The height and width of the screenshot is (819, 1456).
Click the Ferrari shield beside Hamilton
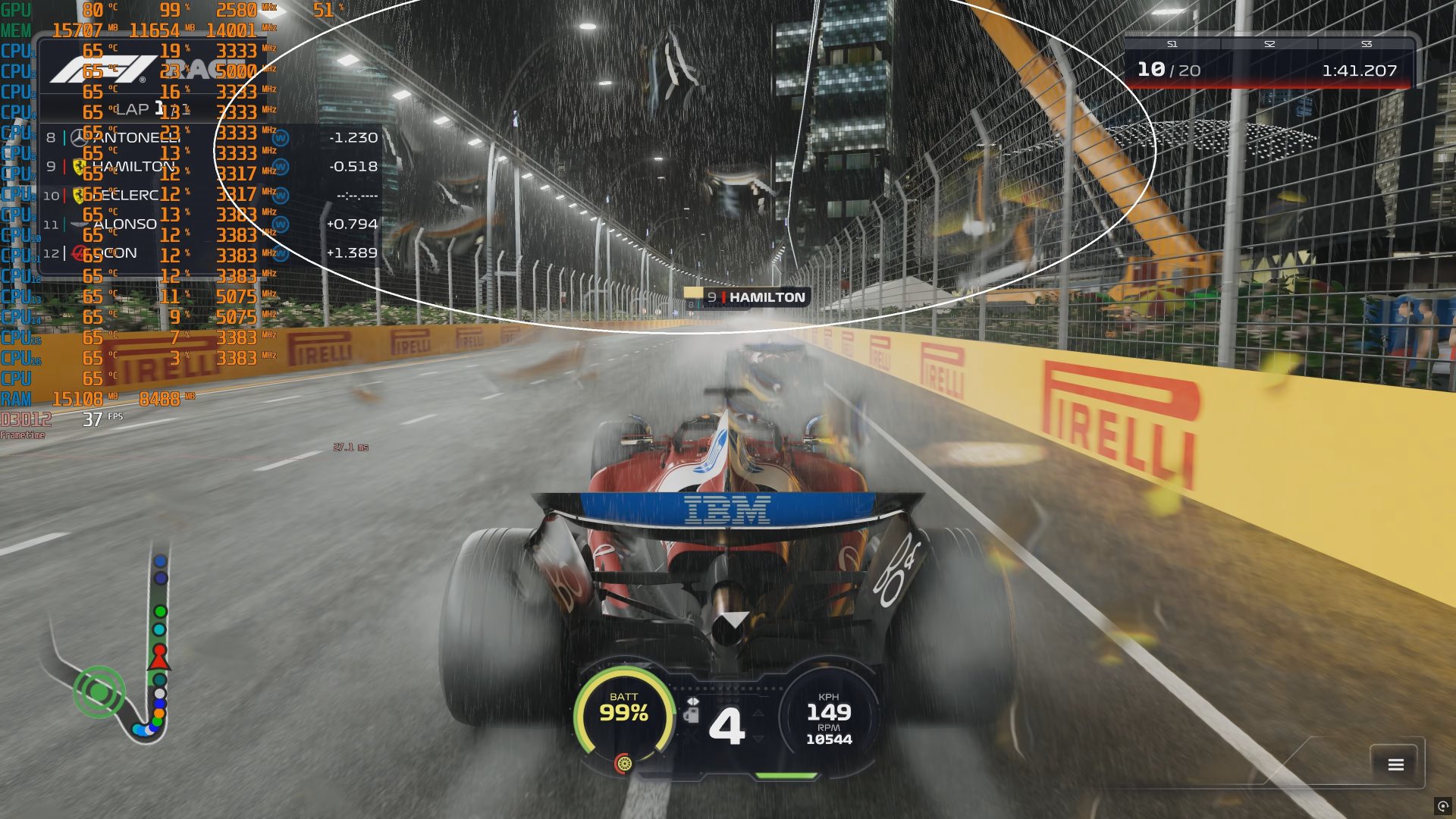80,167
